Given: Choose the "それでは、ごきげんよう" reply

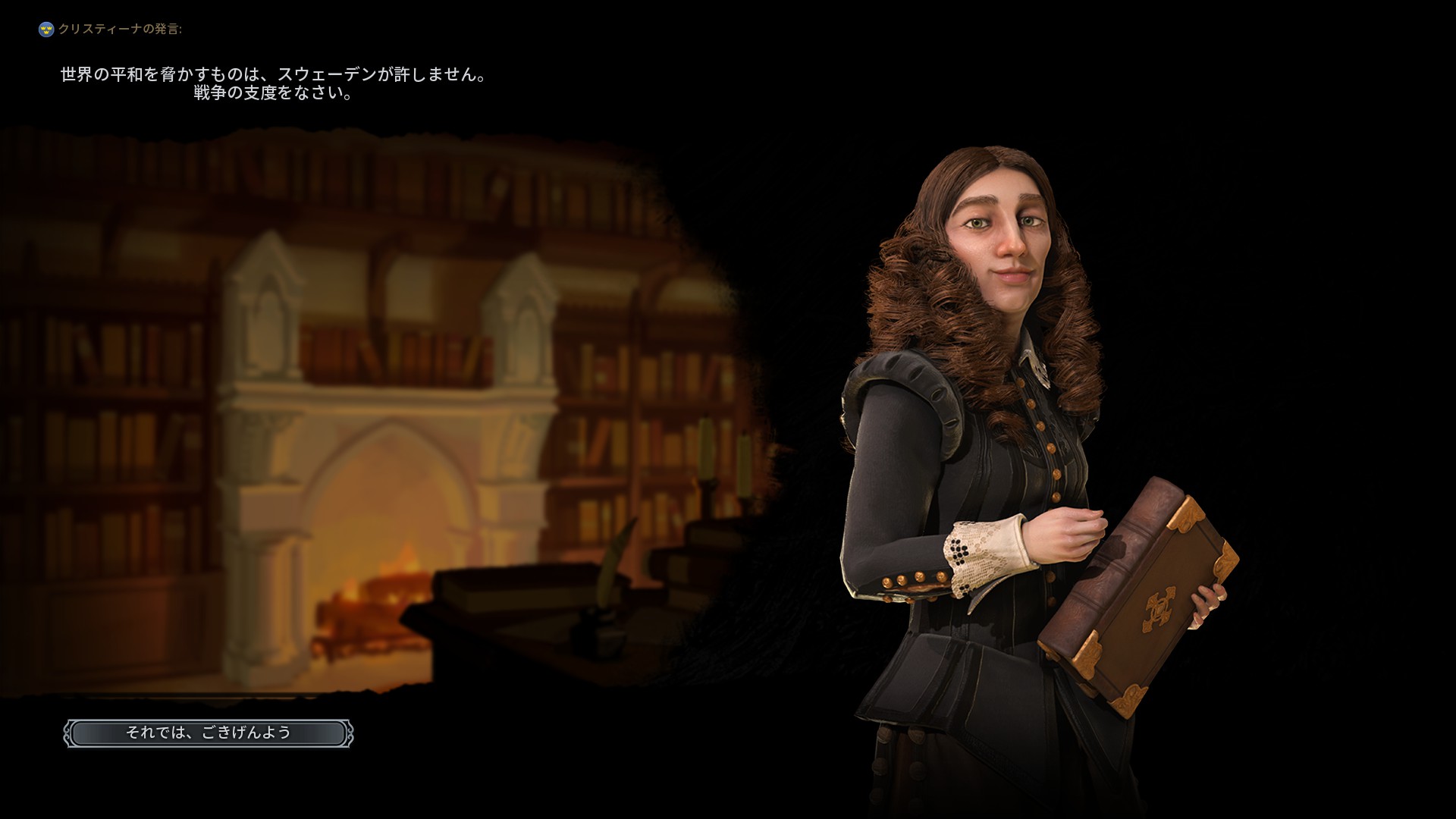Looking at the screenshot, I should pyautogui.click(x=209, y=733).
